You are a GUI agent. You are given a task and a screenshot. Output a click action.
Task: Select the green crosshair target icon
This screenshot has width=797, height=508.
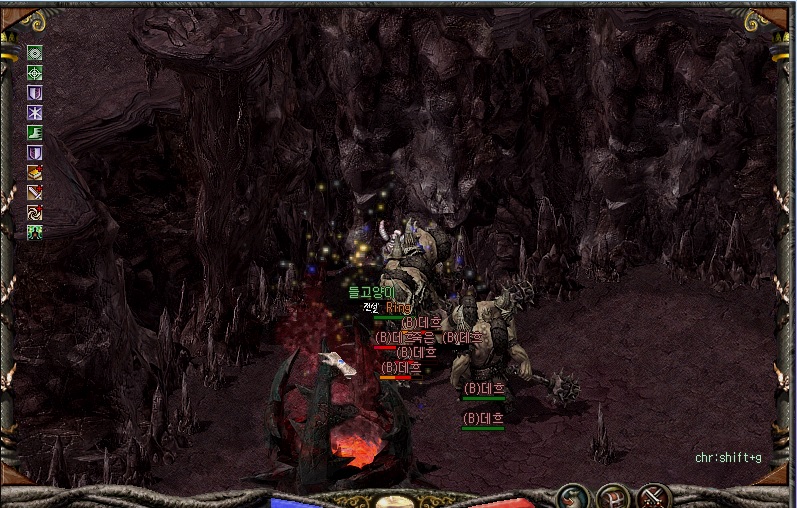[34, 73]
